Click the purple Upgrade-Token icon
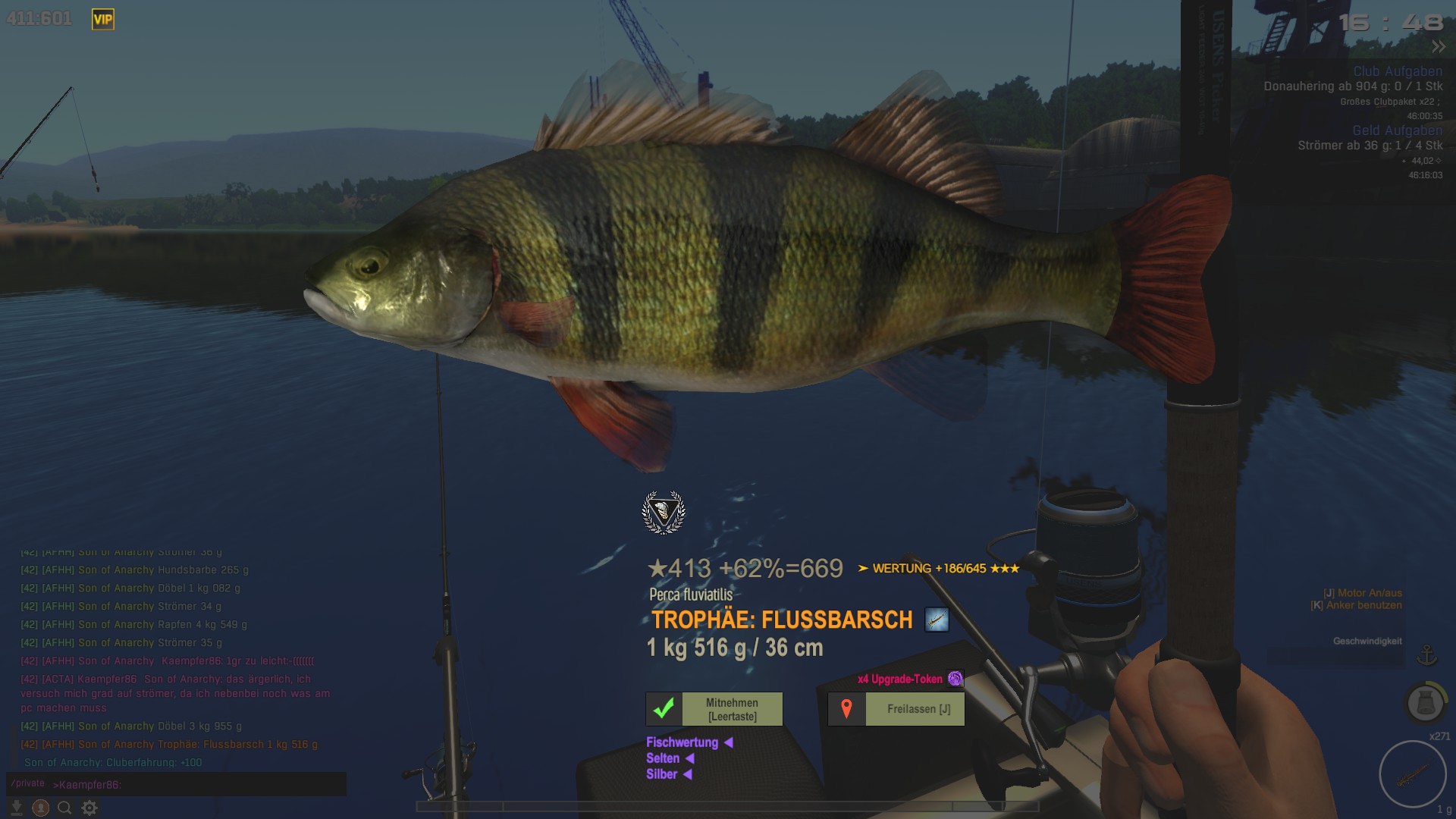The width and height of the screenshot is (1456, 819). [x=955, y=679]
